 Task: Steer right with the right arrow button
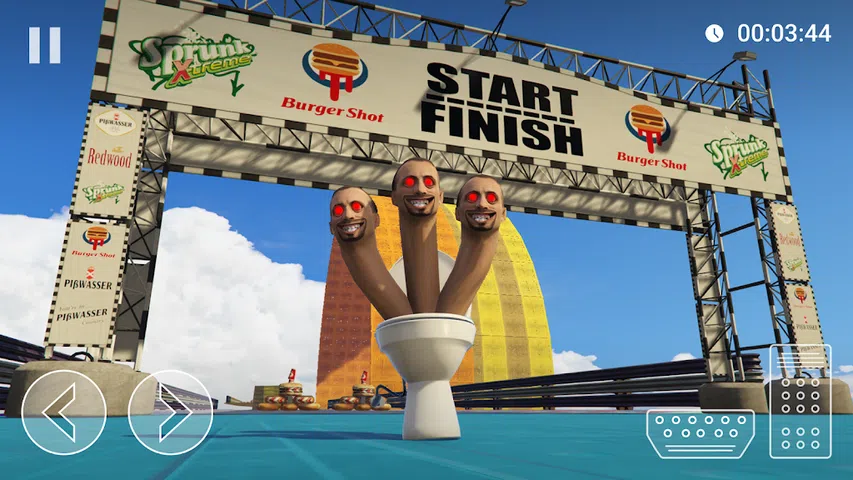click(x=170, y=413)
